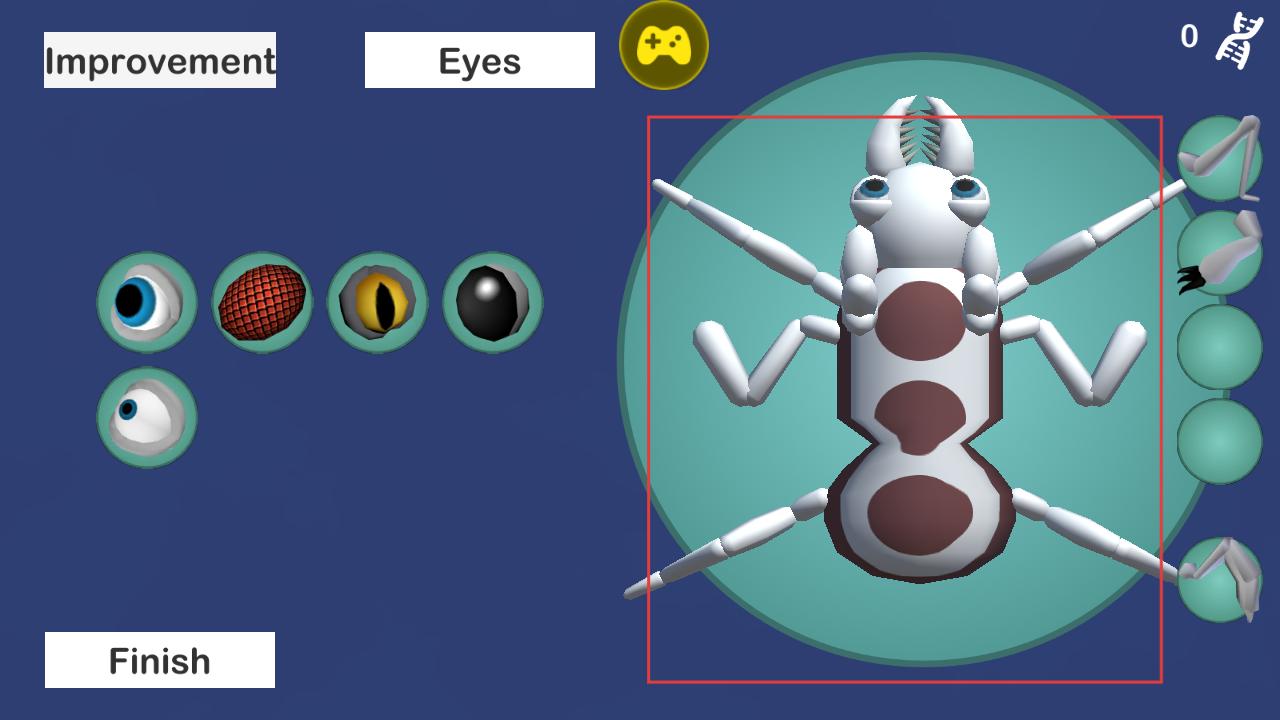Select the bottom leg part slot
The image size is (1280, 720).
(x=1219, y=578)
